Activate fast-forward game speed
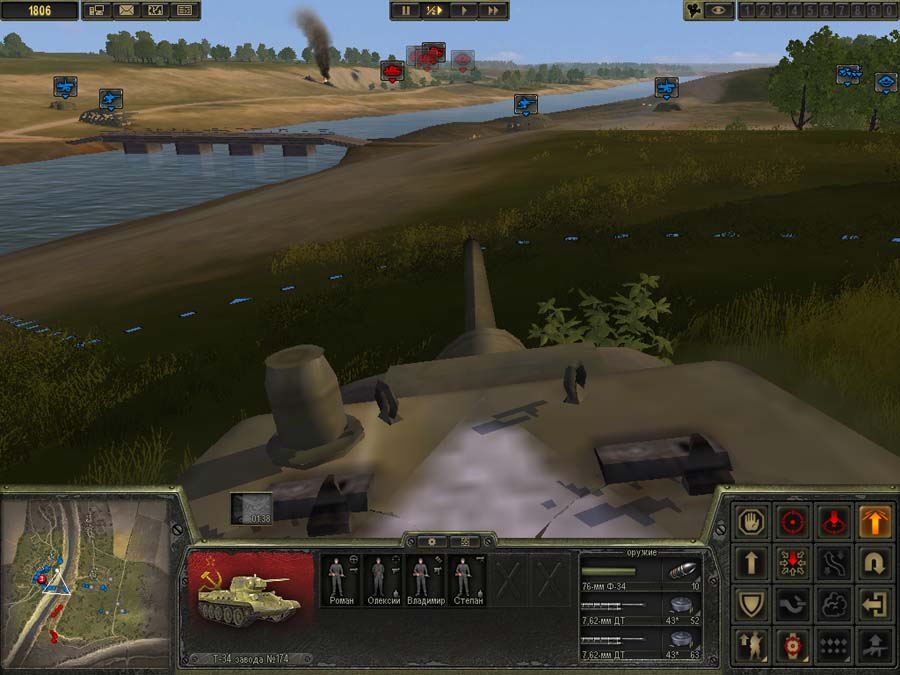Image resolution: width=900 pixels, height=675 pixels. point(492,10)
